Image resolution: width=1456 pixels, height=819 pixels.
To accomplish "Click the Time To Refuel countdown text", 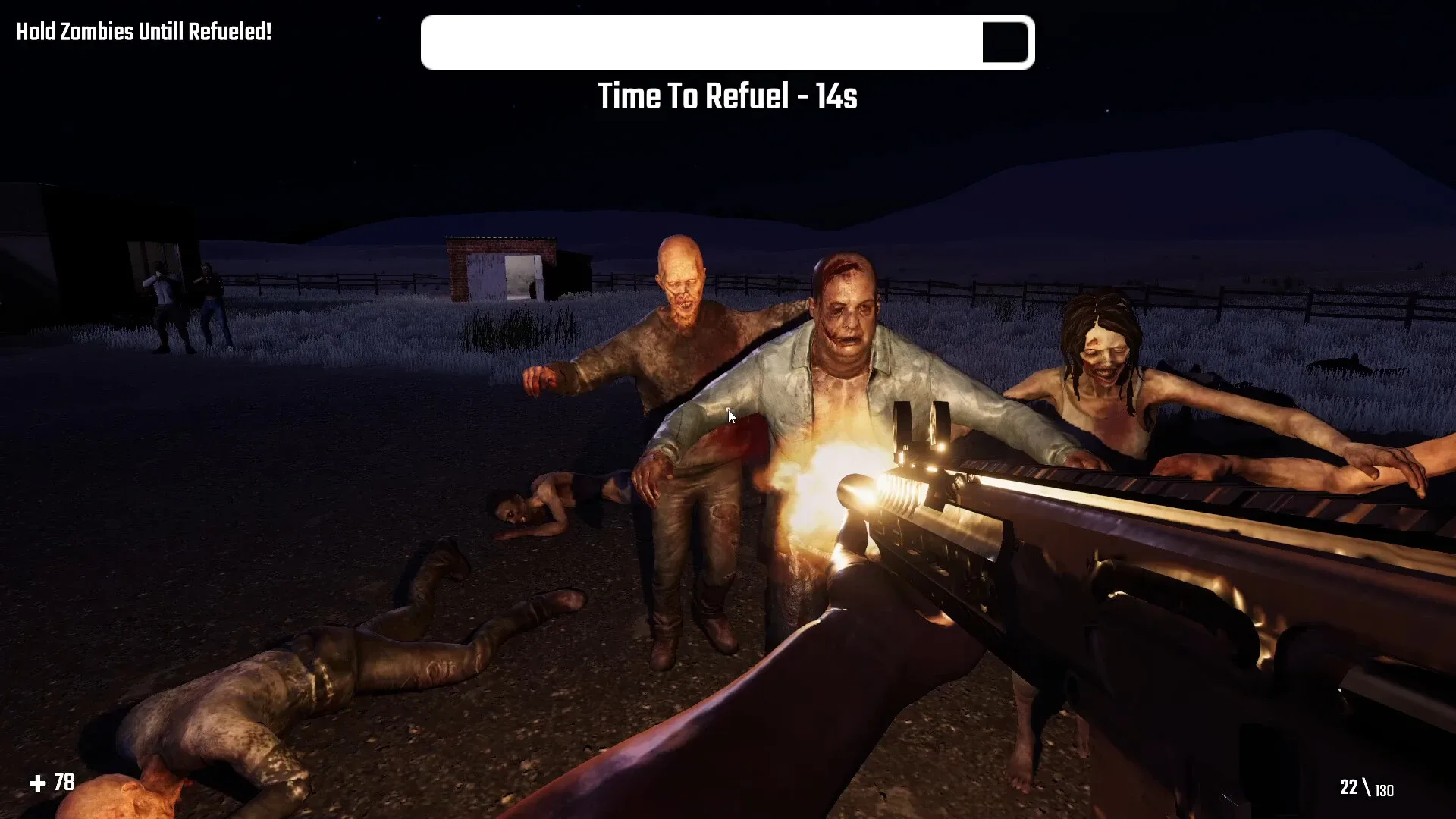I will pos(726,96).
